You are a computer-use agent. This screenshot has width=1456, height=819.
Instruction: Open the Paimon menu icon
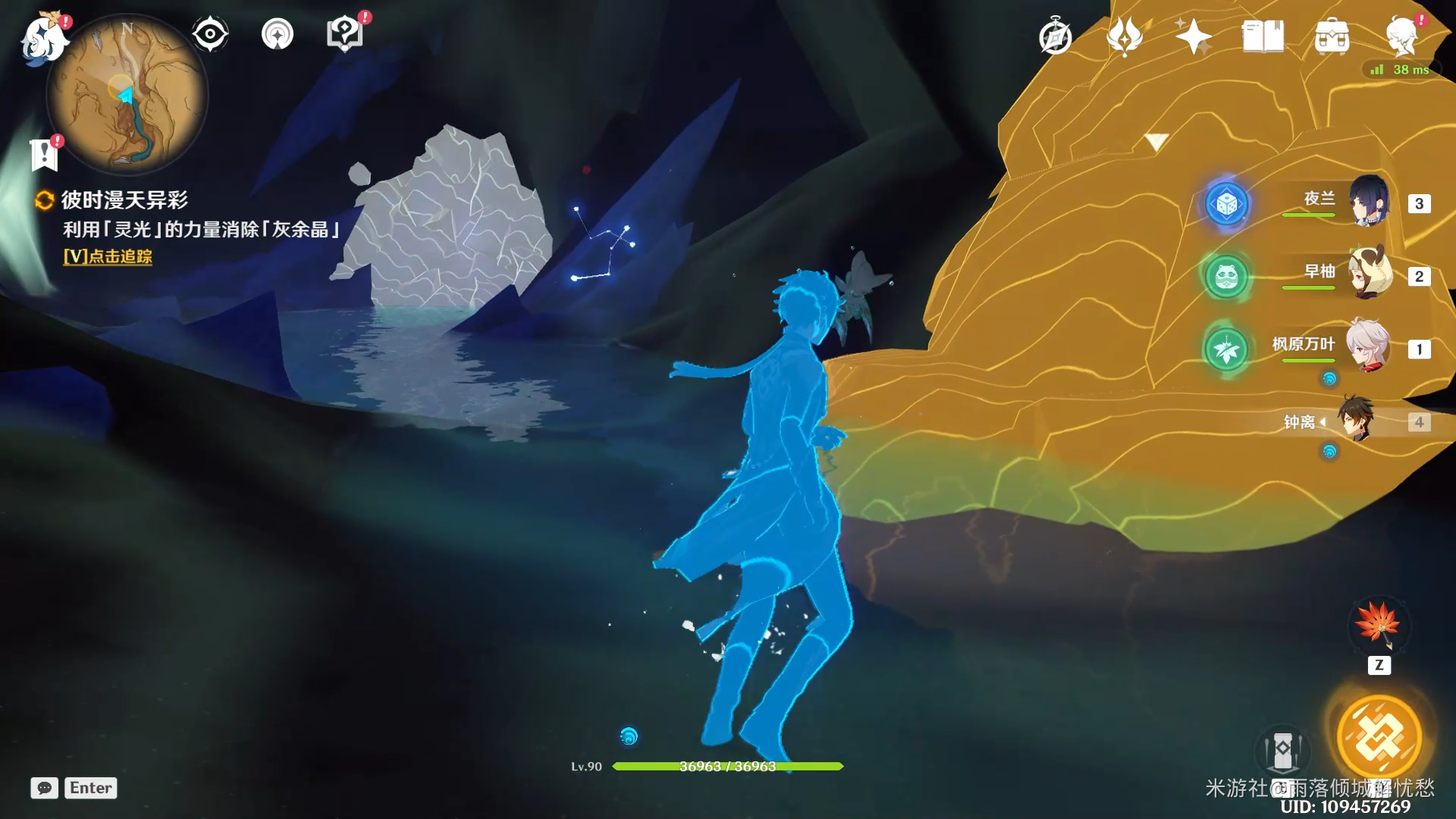point(42,36)
